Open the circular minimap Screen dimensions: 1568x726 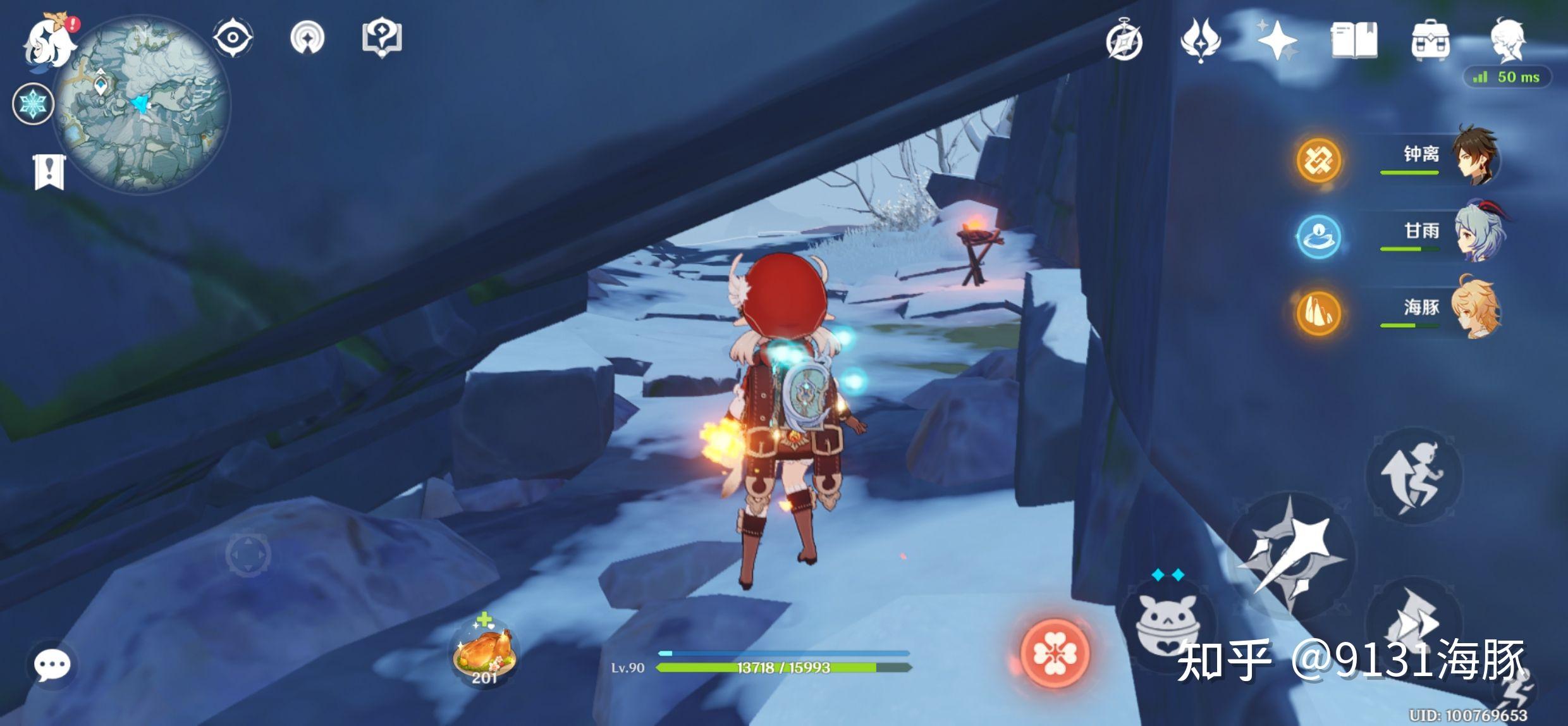pyautogui.click(x=143, y=105)
